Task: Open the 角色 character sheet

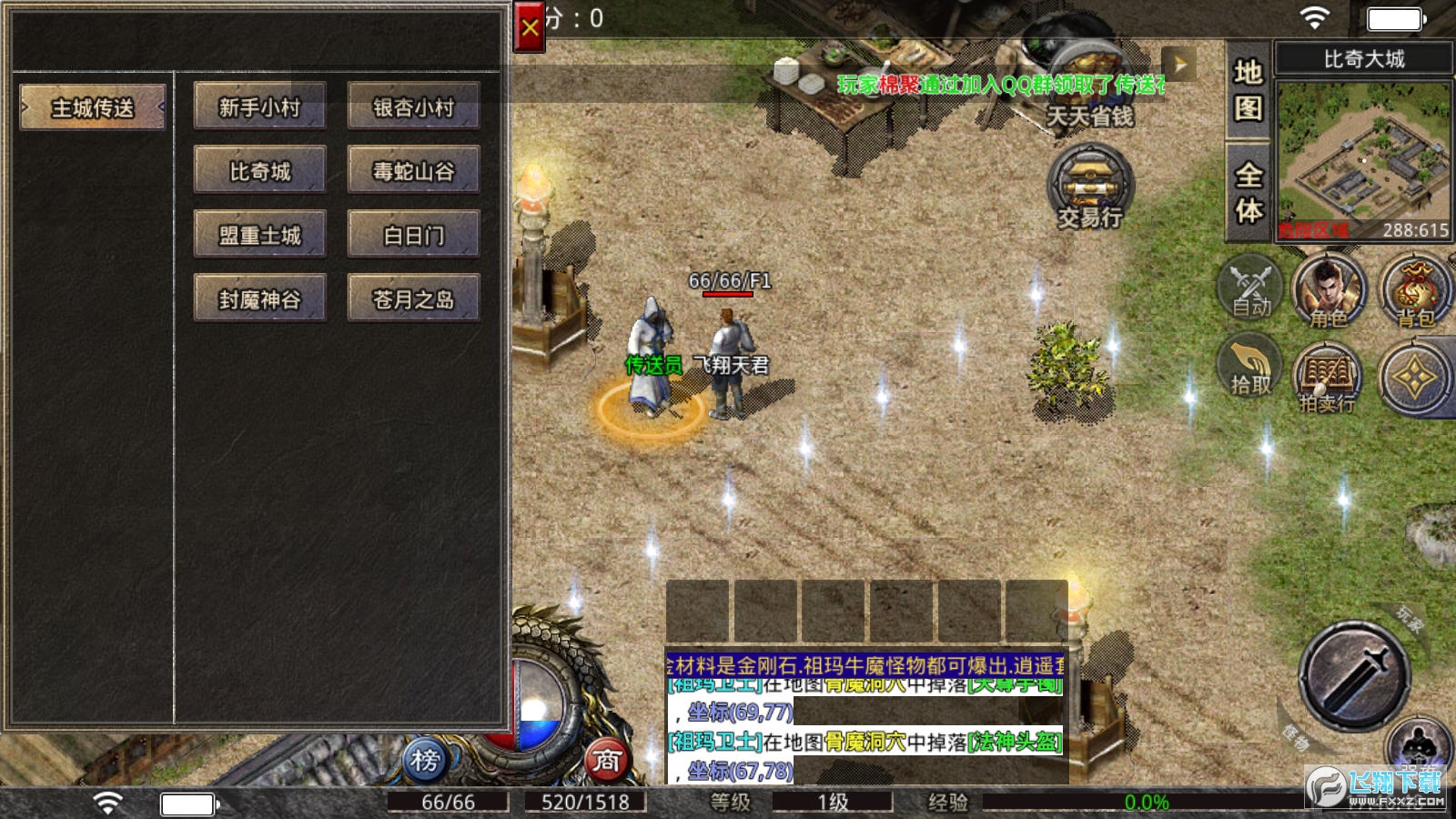Action: coord(1329,291)
